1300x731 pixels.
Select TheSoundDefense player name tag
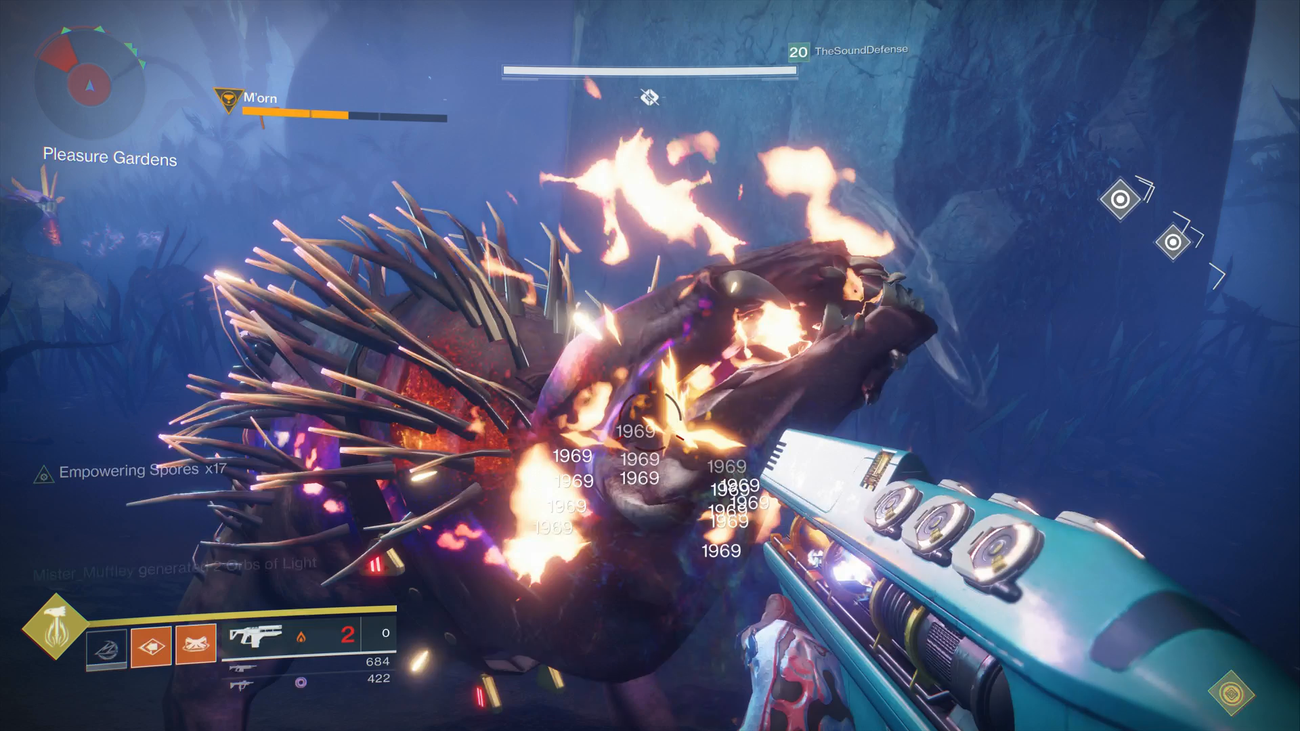860,50
